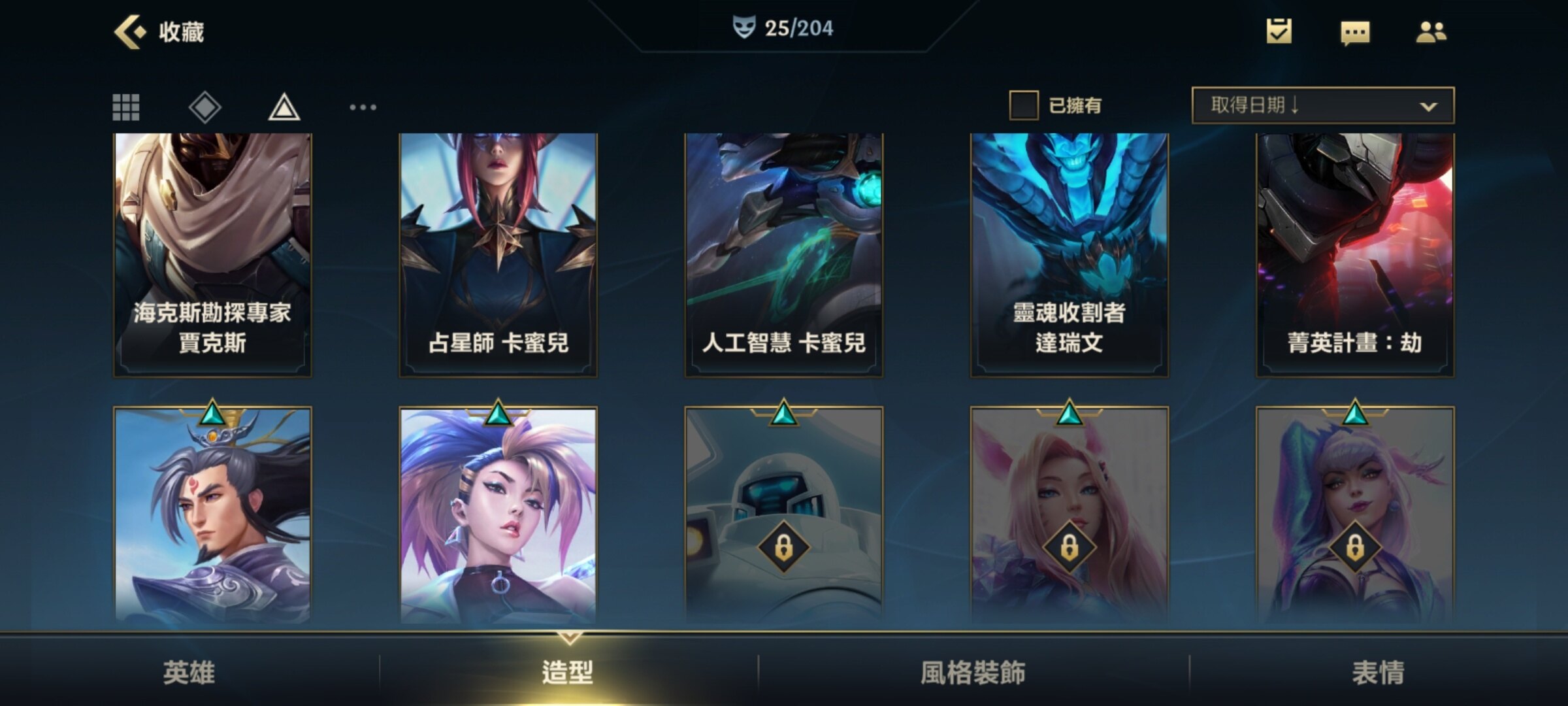Show more filters via three dots
The image size is (1568, 706).
pyautogui.click(x=363, y=107)
